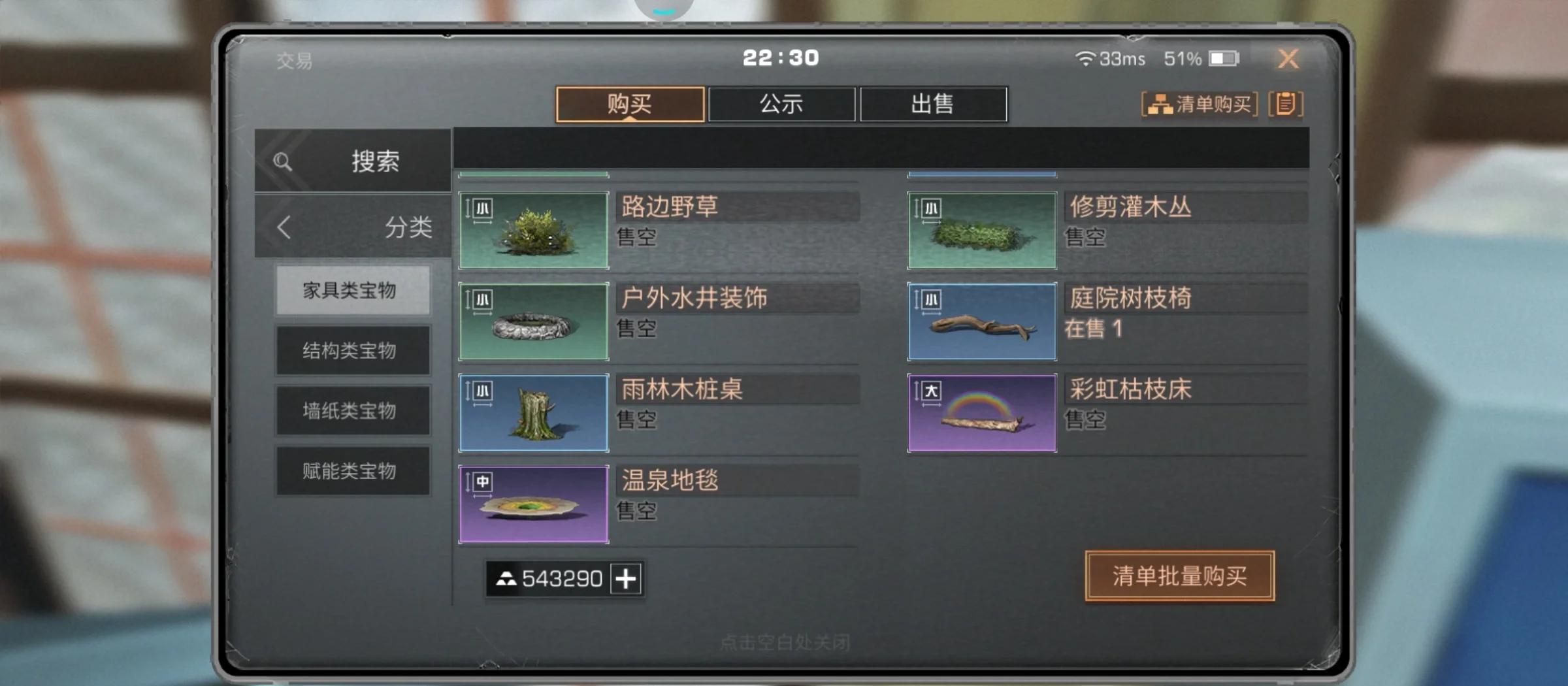Screen dimensions: 1568x686
Task: Switch to the 公示 tab
Action: pyautogui.click(x=781, y=103)
